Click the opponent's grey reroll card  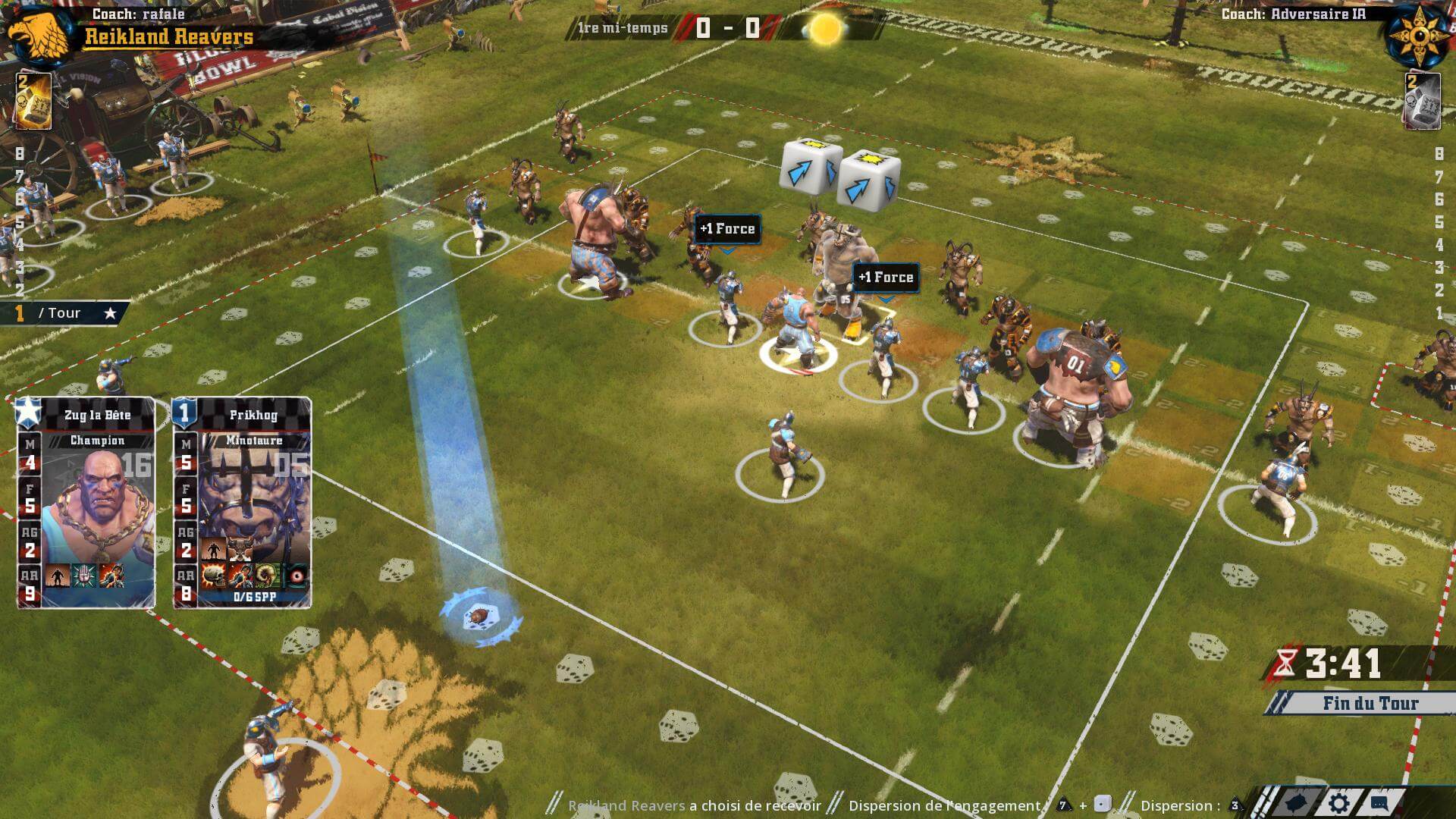click(x=1421, y=101)
